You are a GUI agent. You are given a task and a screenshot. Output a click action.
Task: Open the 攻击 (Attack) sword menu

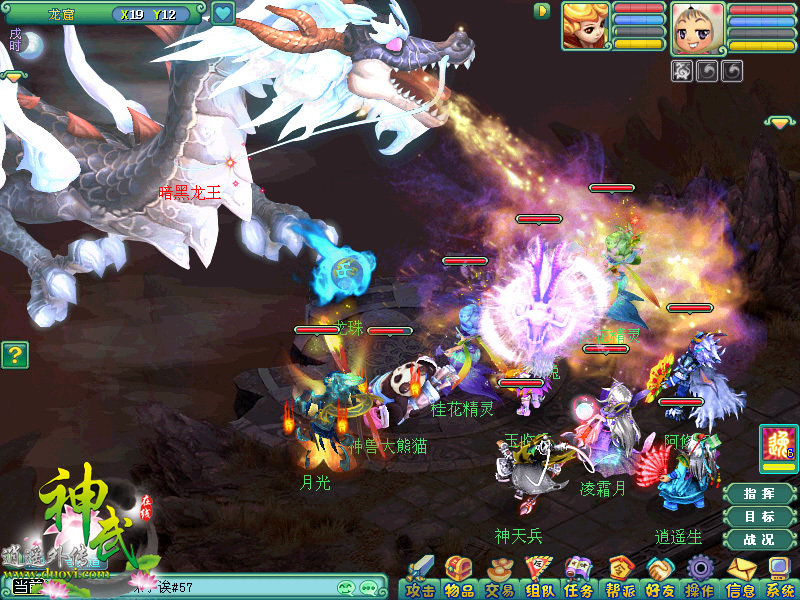pos(421,578)
